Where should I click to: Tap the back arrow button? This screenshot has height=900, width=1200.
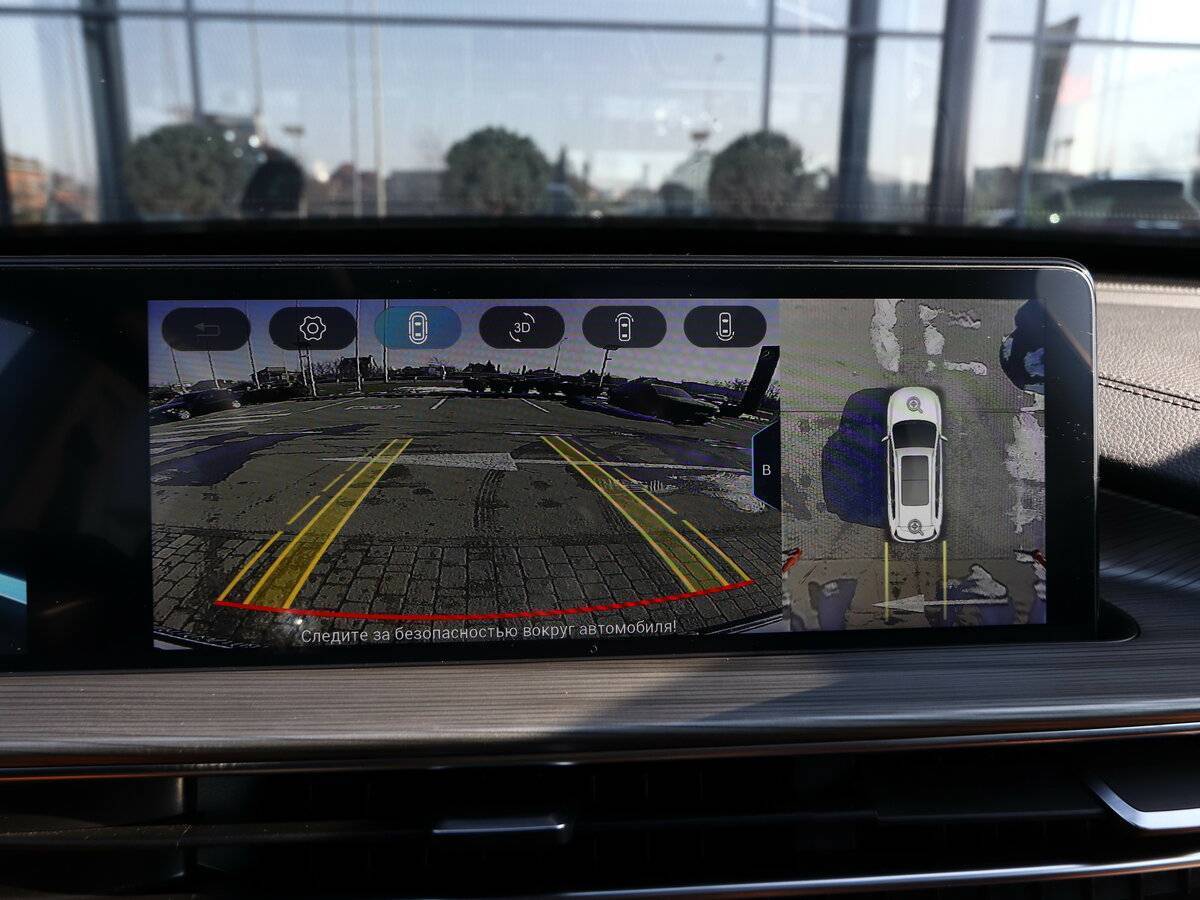pos(206,328)
